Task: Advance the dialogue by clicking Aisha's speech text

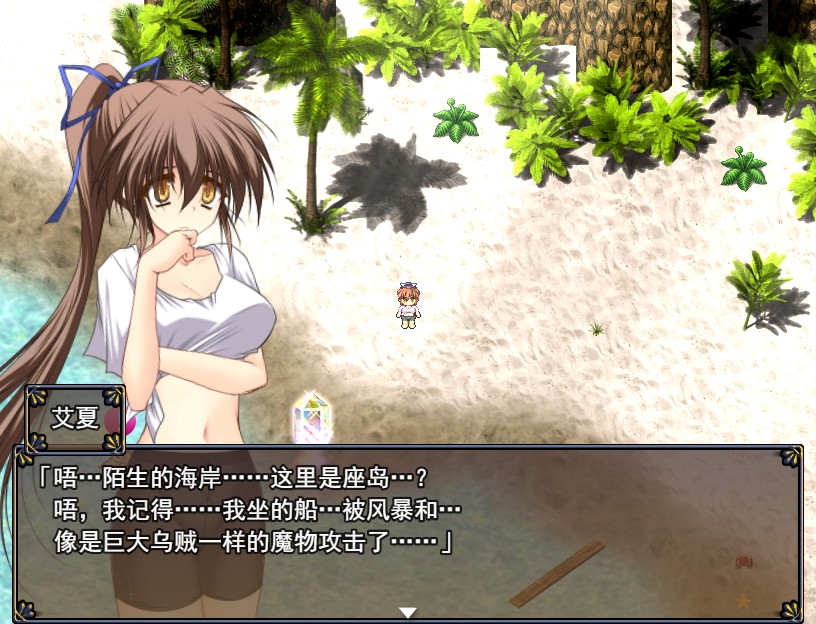Action: click(250, 510)
